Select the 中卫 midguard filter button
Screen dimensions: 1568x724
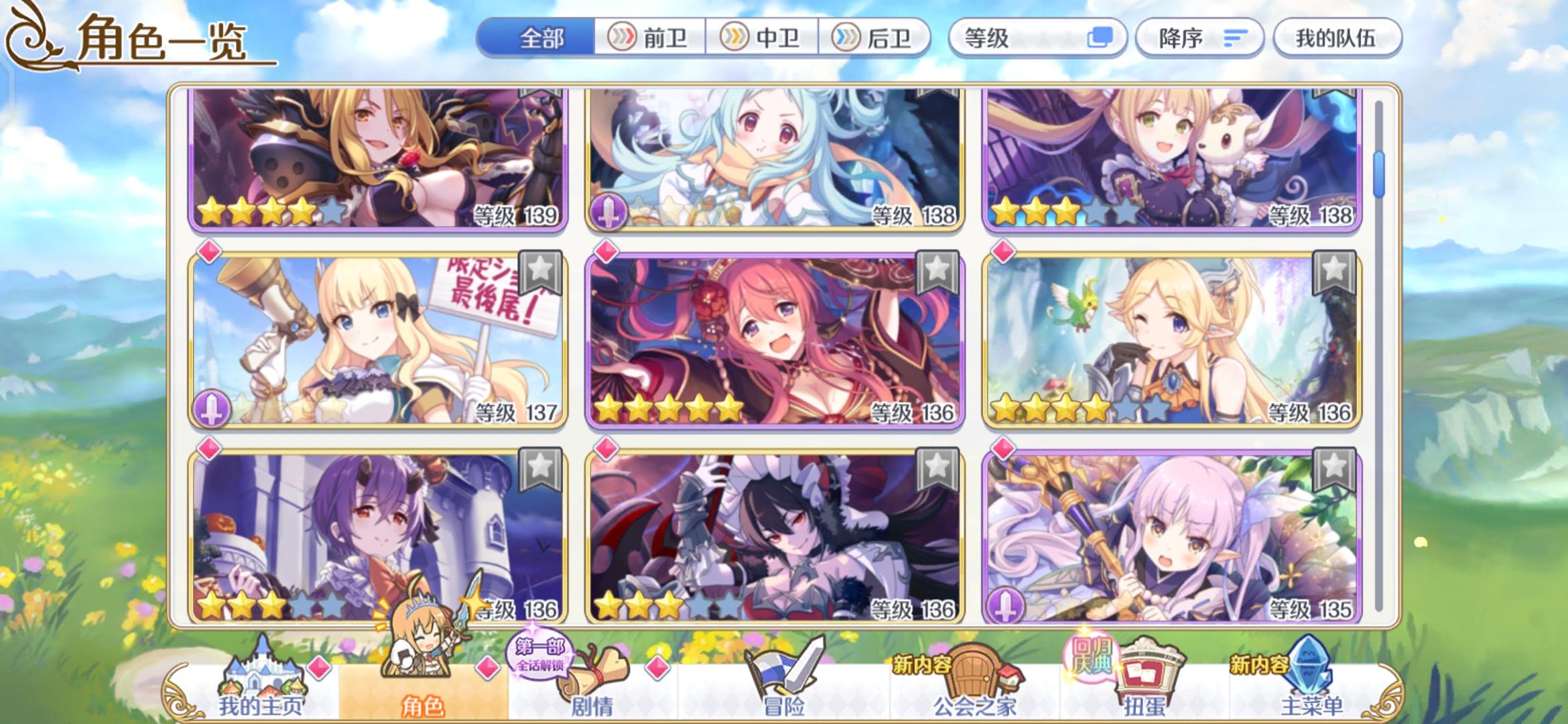pyautogui.click(x=763, y=38)
